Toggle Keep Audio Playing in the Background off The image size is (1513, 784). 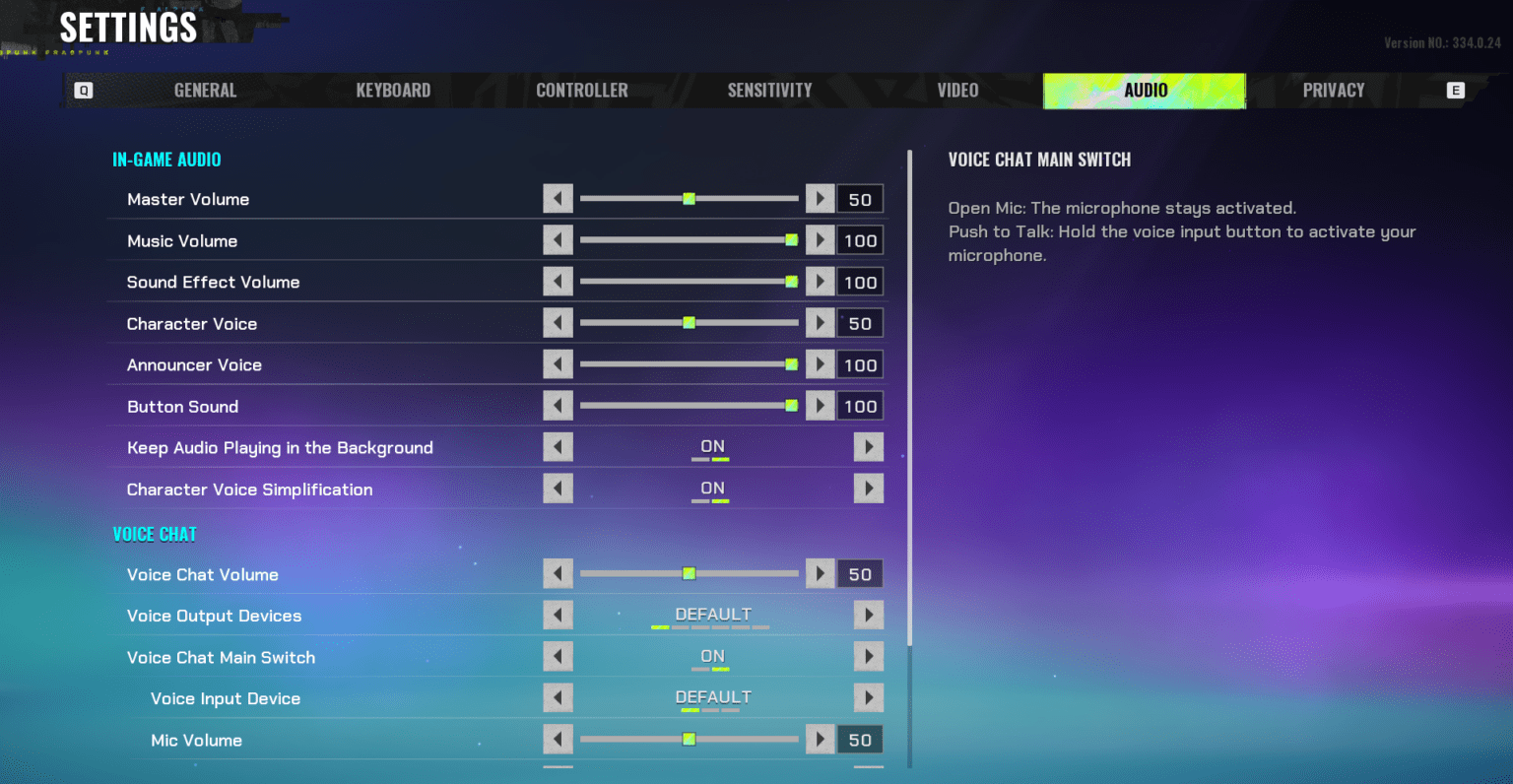tap(868, 446)
